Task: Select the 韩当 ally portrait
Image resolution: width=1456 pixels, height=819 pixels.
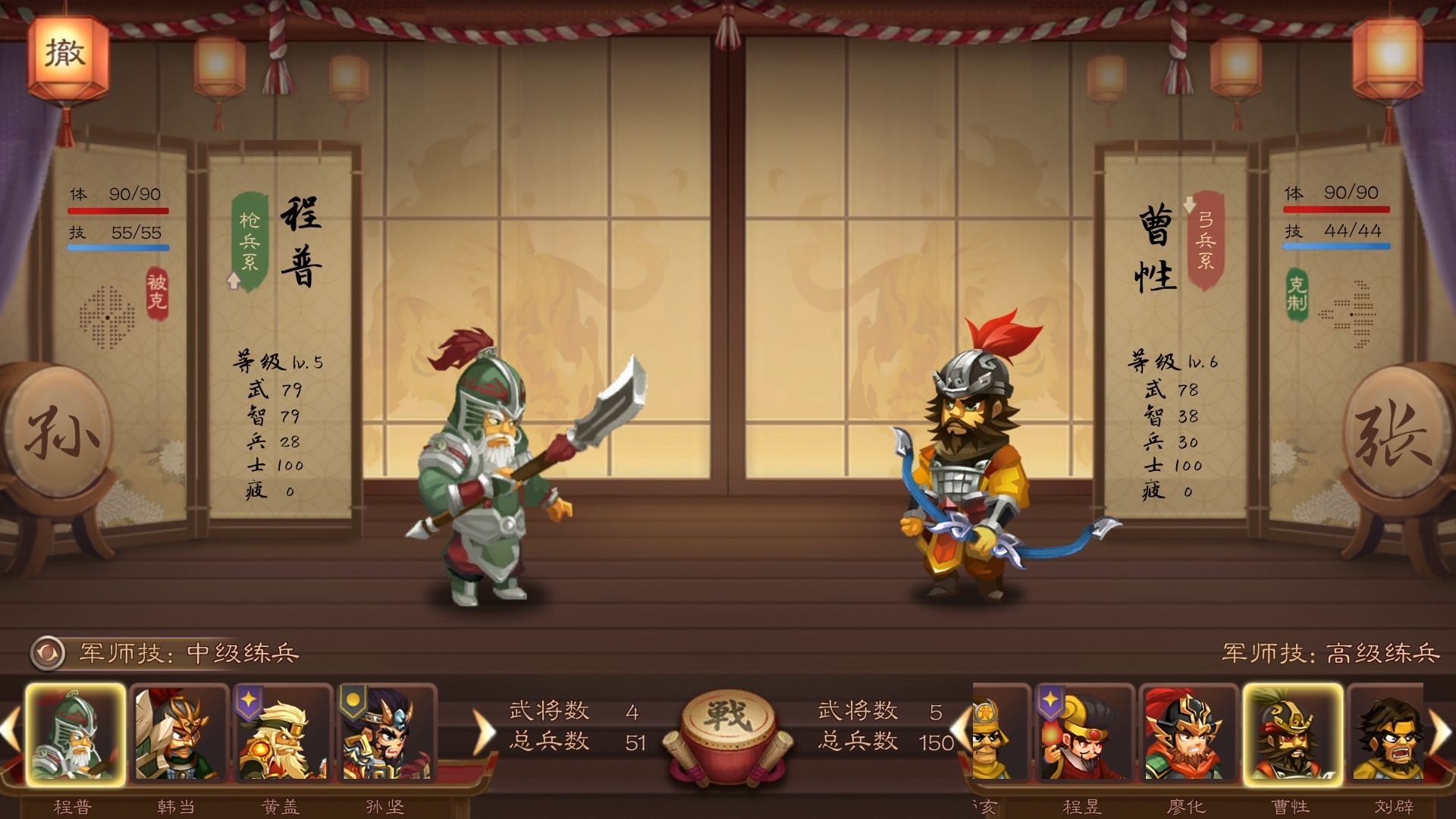Action: [177, 734]
